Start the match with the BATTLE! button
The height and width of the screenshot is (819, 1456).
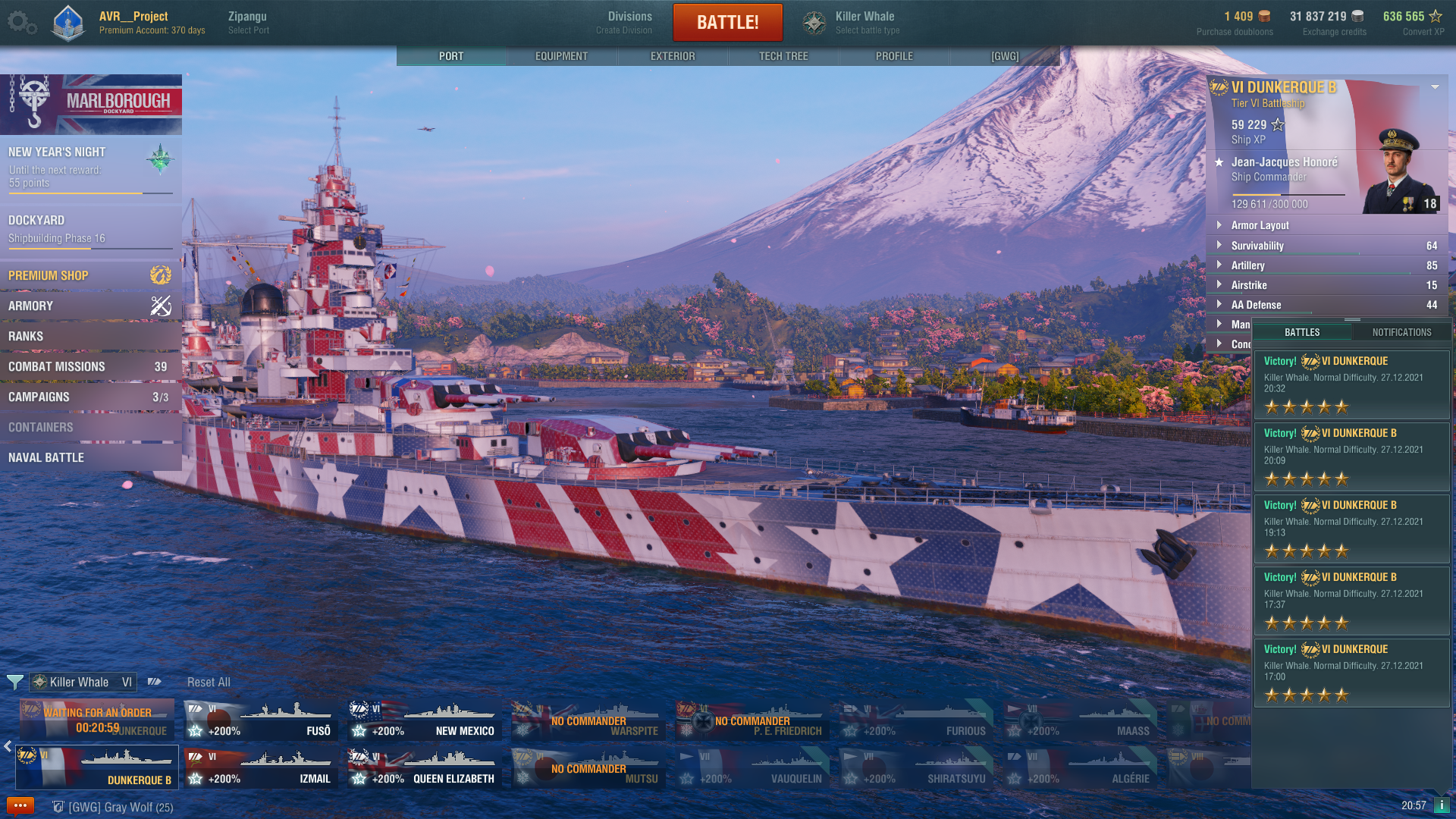[727, 23]
